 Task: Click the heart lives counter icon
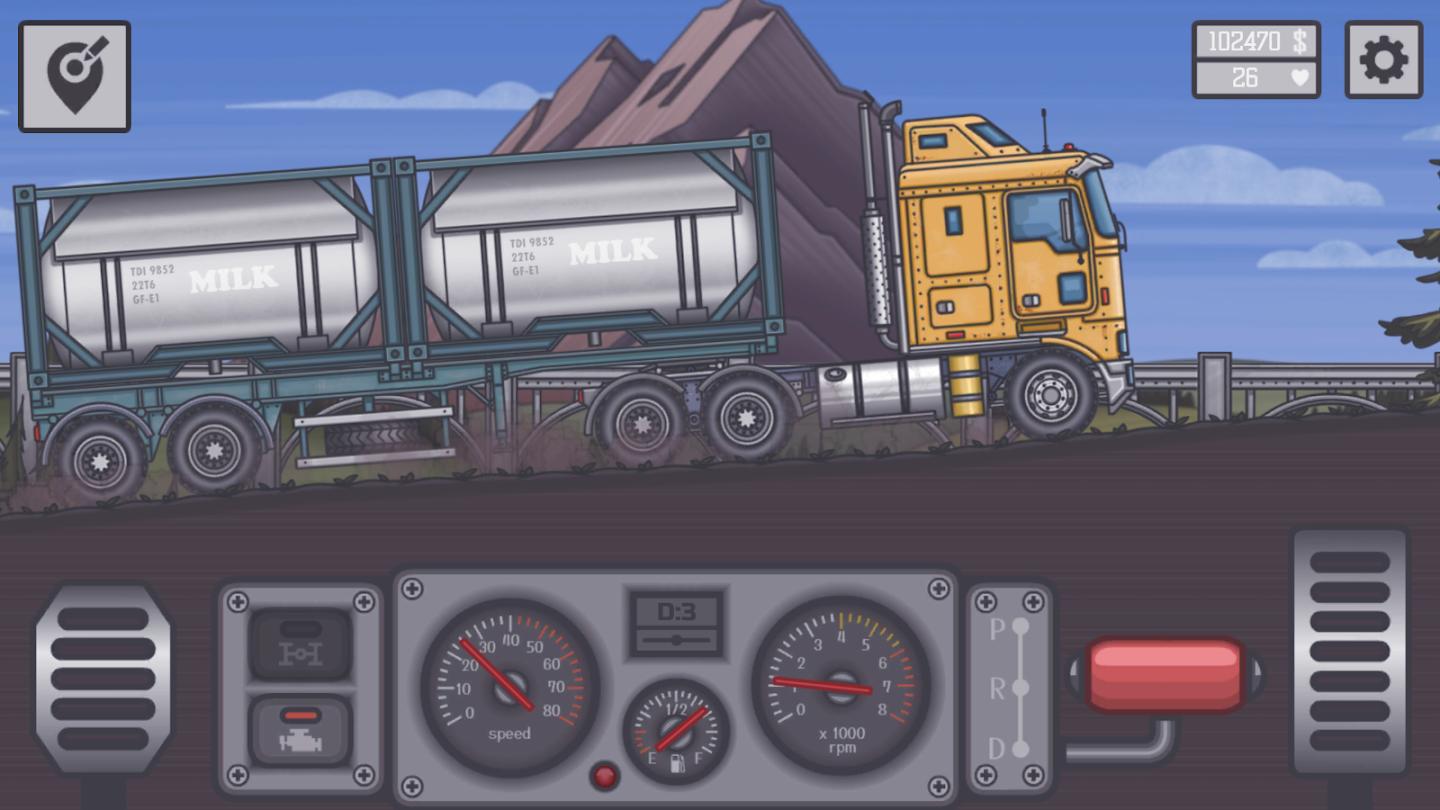click(1302, 77)
